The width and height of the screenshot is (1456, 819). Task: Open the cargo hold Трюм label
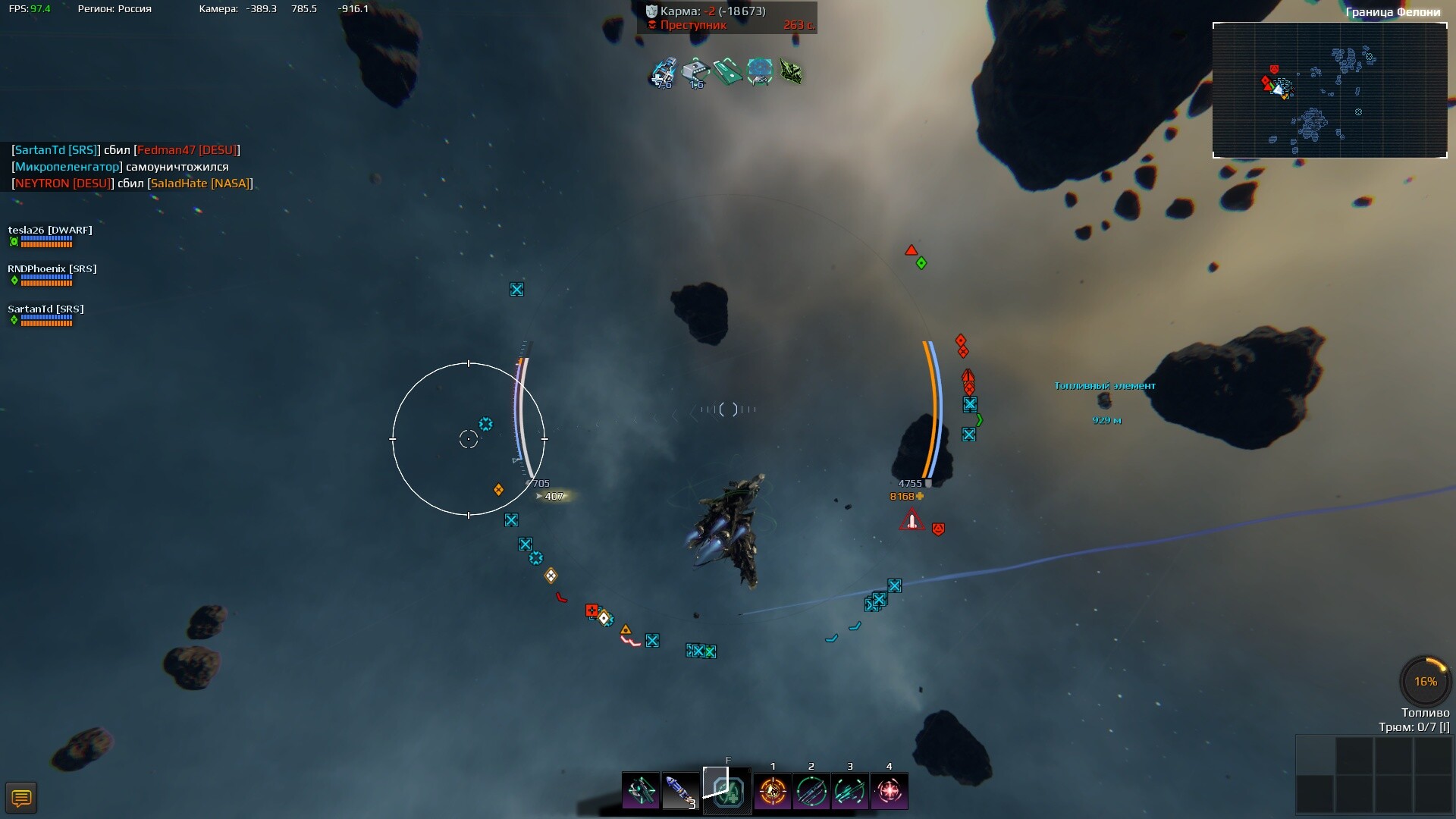pyautogui.click(x=1414, y=727)
